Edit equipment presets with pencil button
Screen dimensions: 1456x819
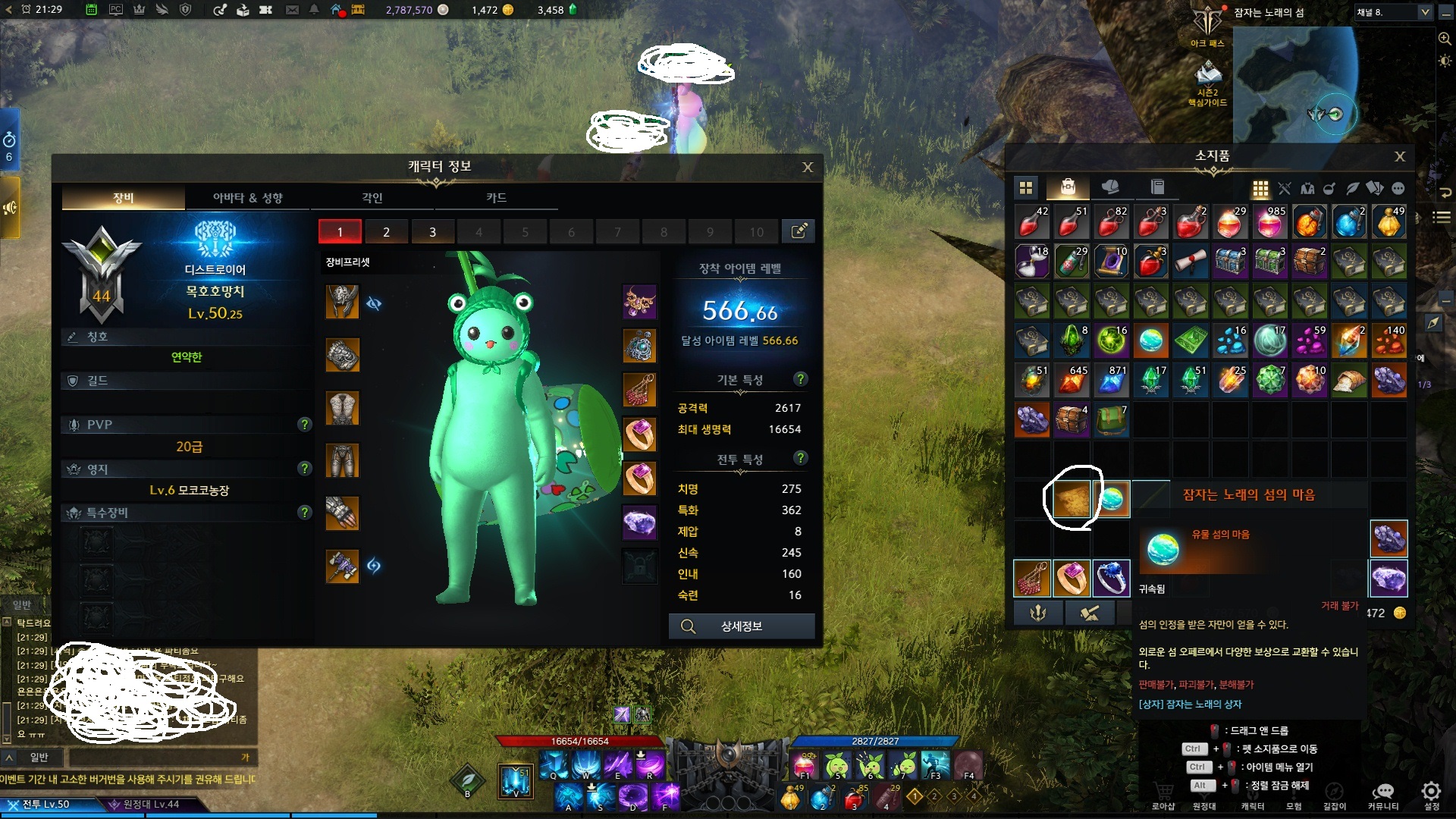point(799,231)
